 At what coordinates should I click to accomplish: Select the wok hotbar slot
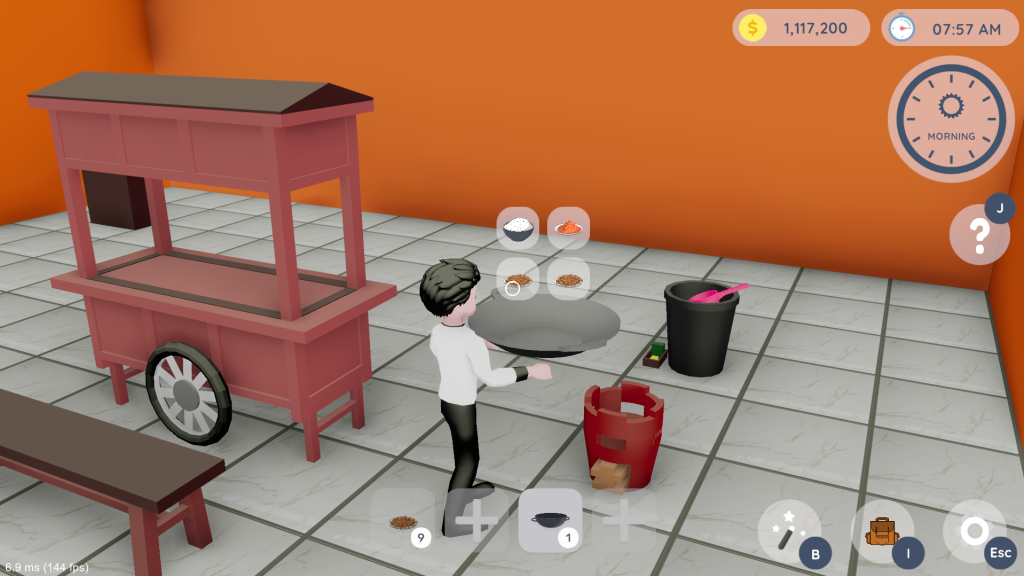tap(550, 520)
